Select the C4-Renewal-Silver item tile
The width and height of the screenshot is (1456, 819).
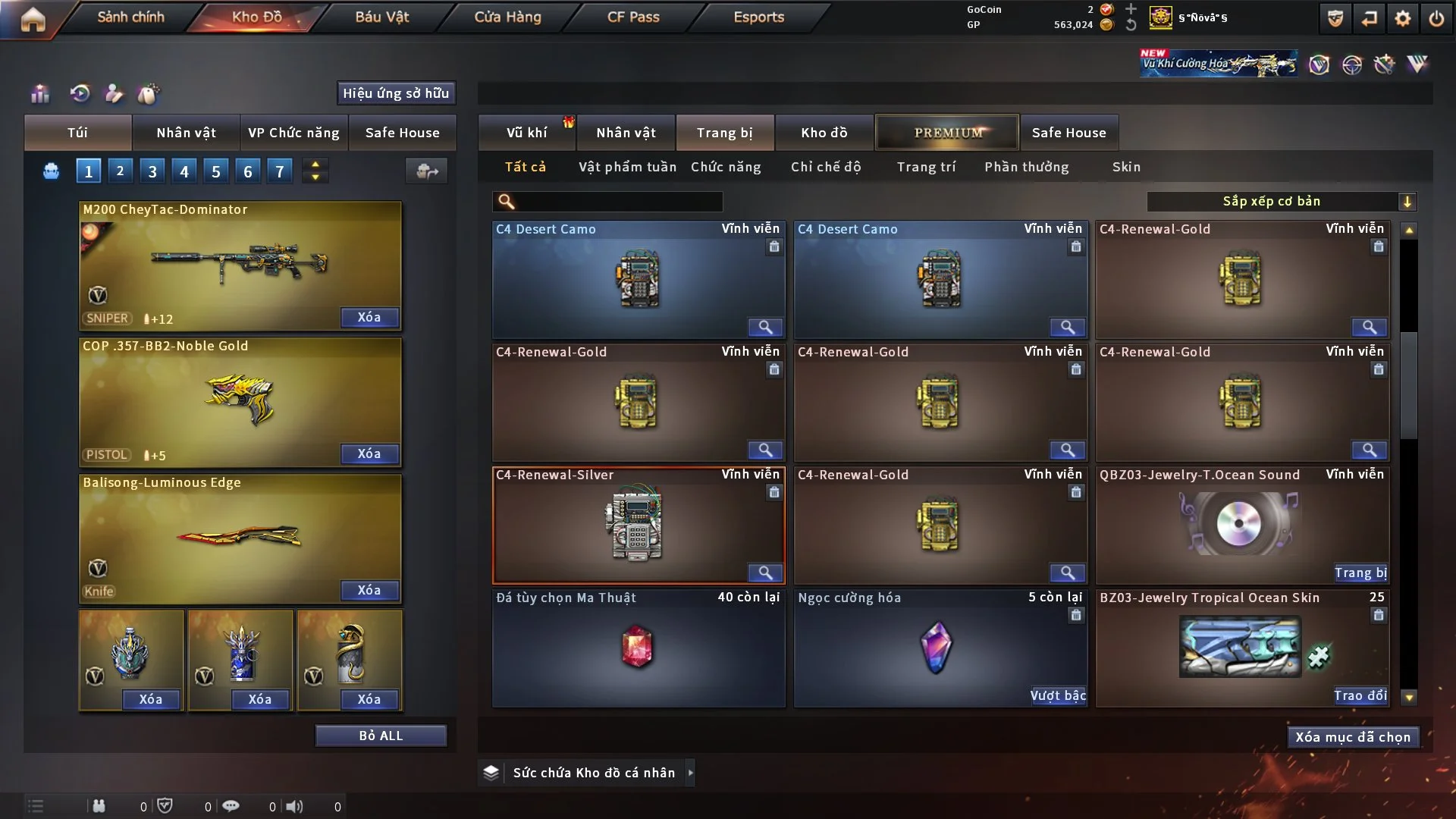[x=638, y=525]
